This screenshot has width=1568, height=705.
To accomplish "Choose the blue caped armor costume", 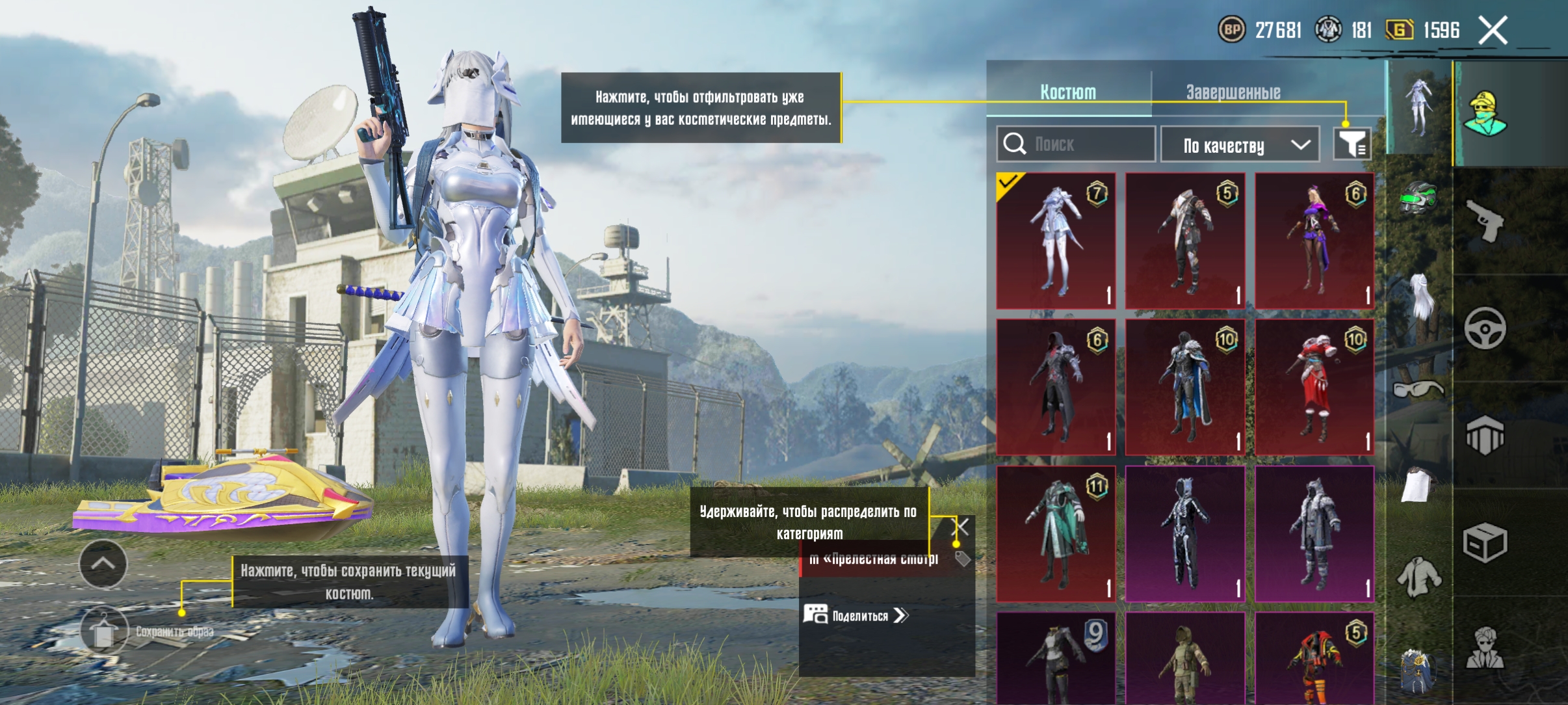I will click(1185, 387).
